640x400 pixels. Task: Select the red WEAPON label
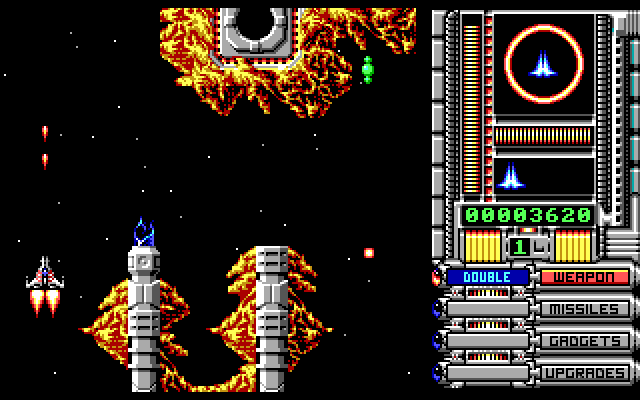(x=585, y=276)
